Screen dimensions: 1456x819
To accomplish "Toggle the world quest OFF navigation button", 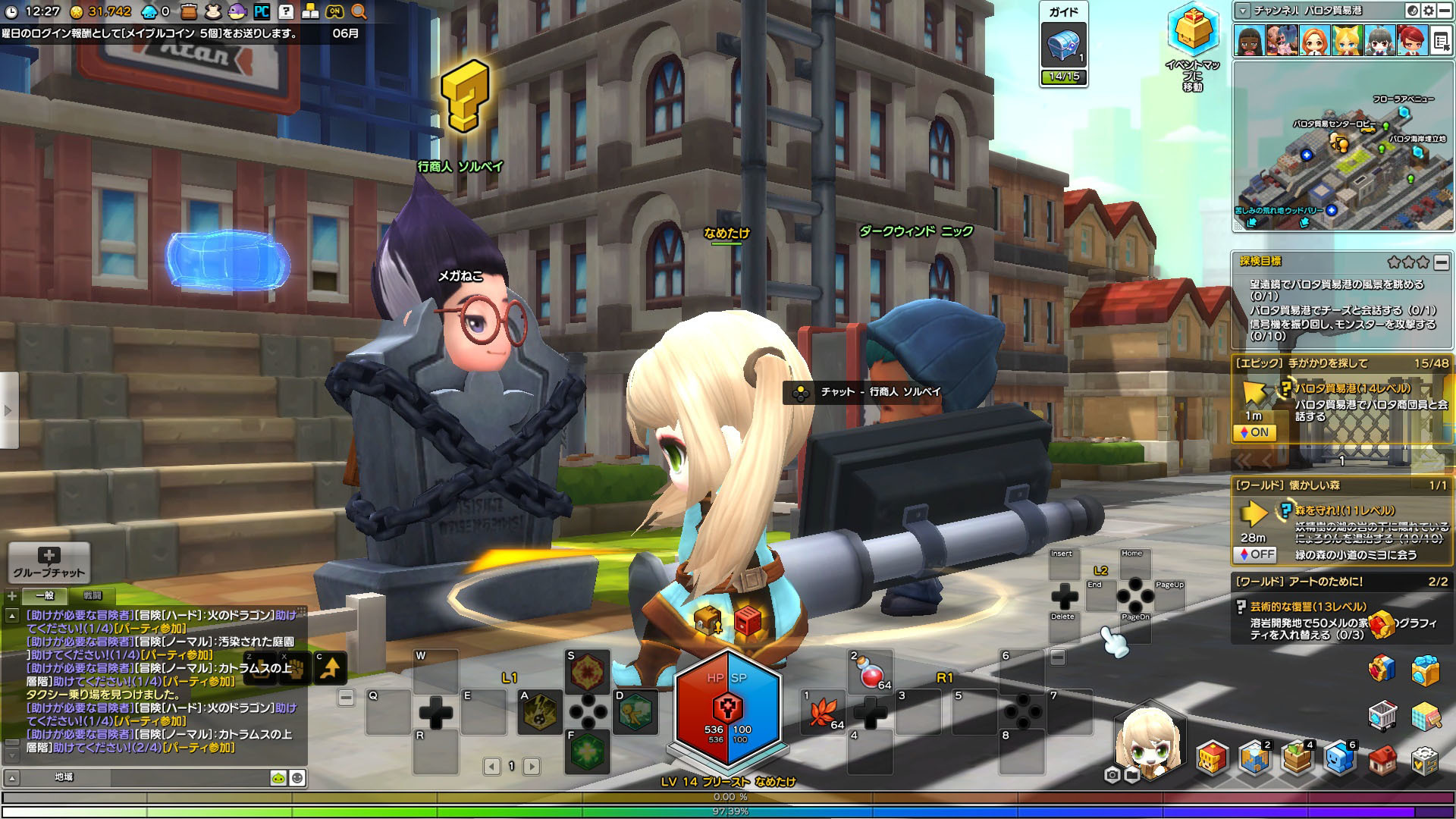I will [x=1254, y=554].
